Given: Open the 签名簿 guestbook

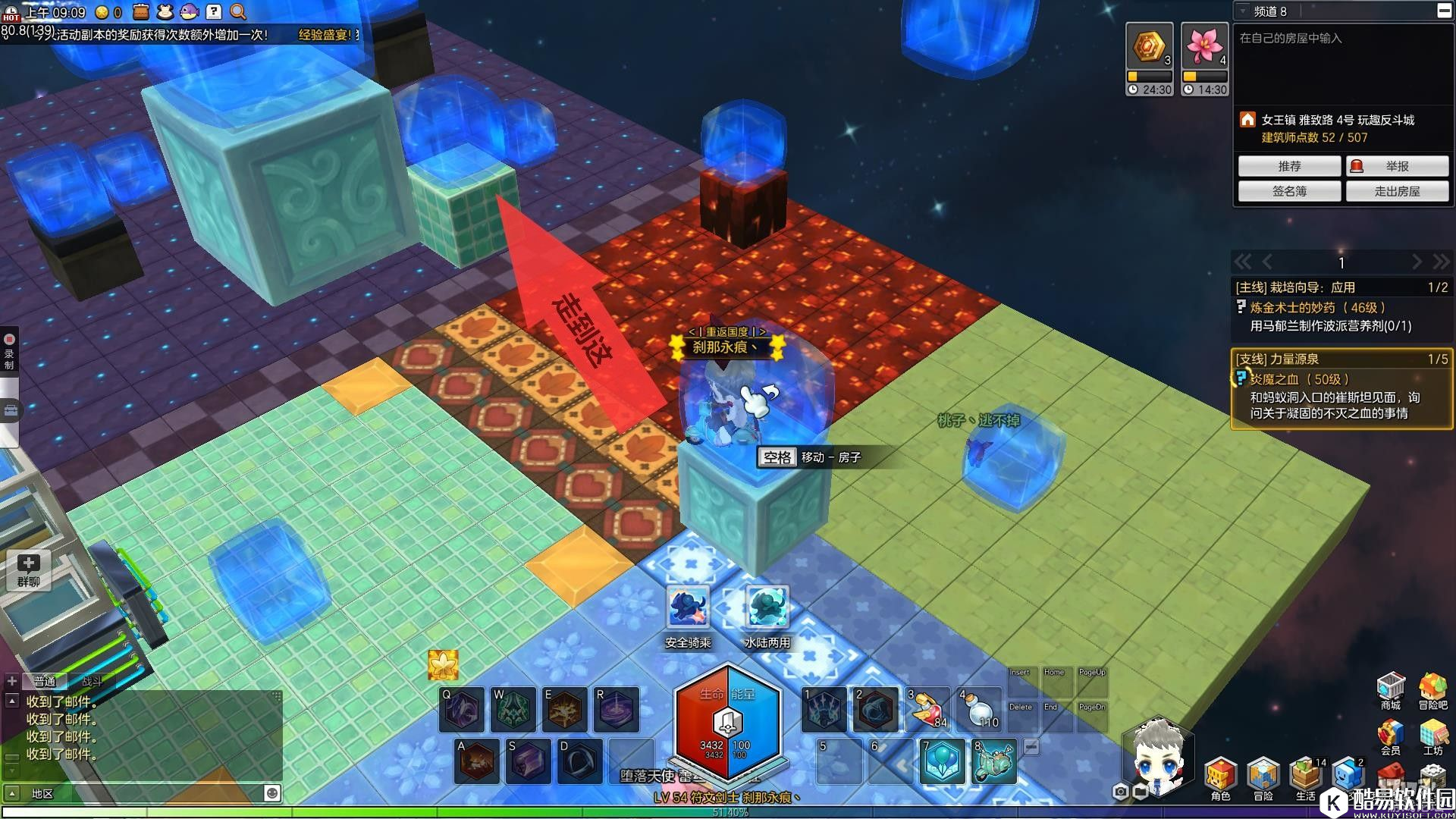Looking at the screenshot, I should click(x=1289, y=191).
